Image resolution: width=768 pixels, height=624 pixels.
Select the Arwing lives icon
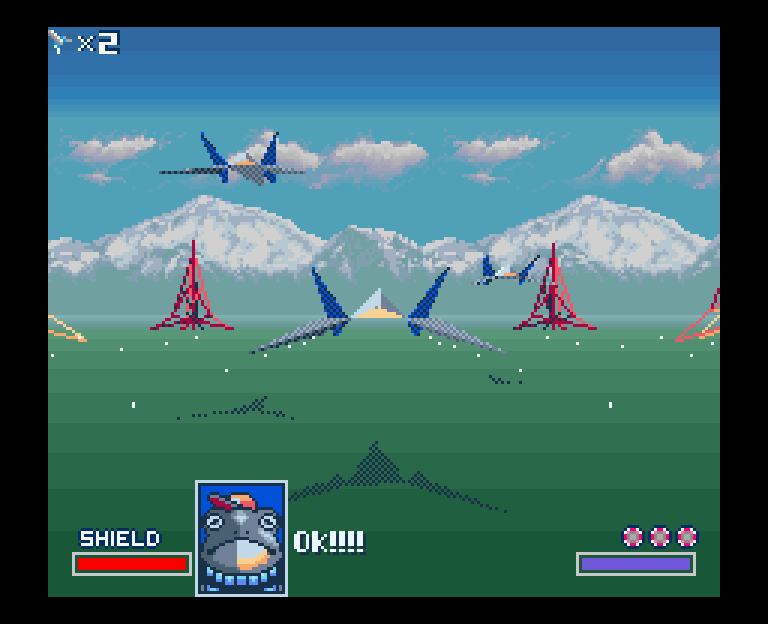coord(60,41)
